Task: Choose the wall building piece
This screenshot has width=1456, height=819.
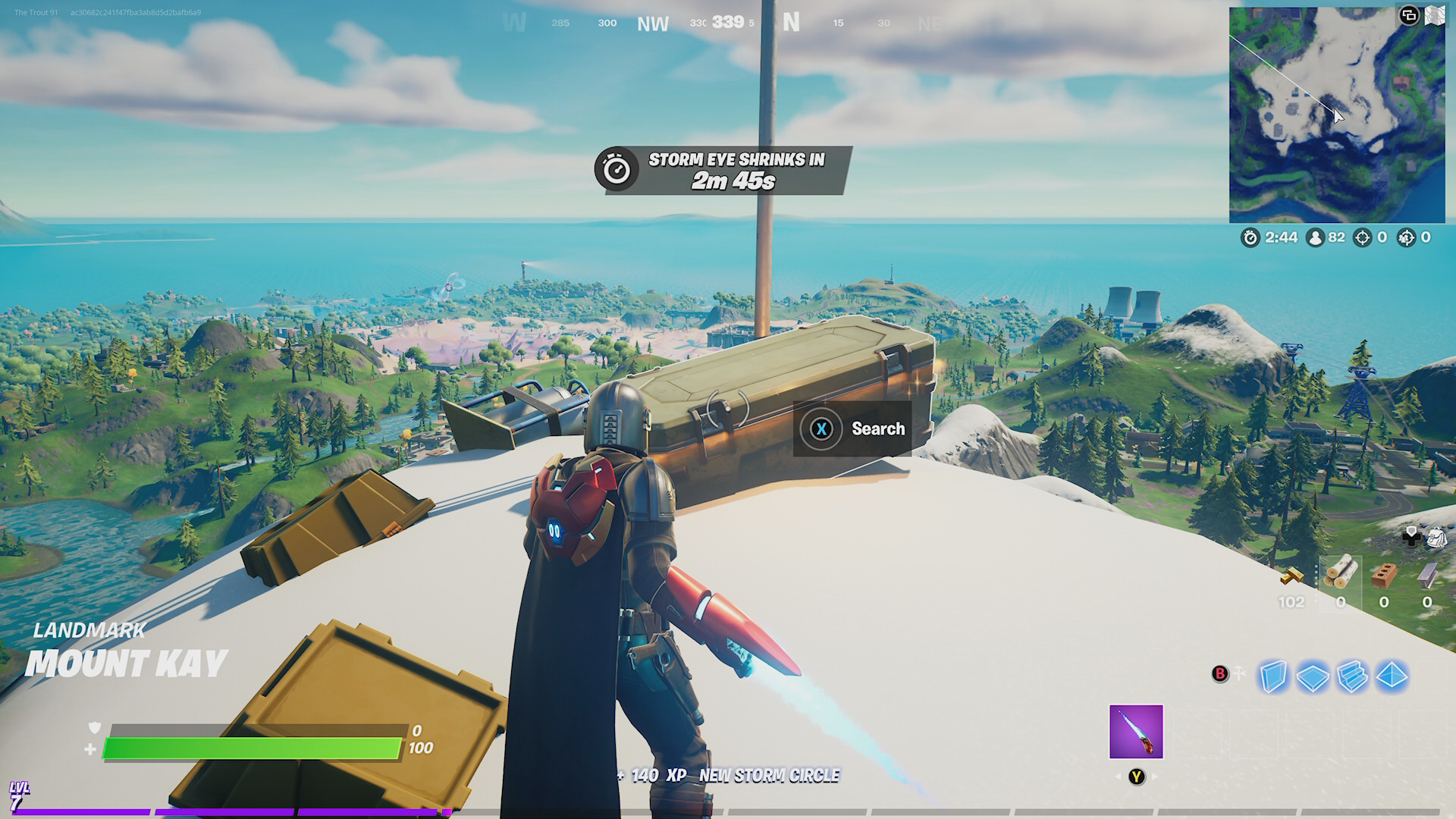Action: point(1273,676)
